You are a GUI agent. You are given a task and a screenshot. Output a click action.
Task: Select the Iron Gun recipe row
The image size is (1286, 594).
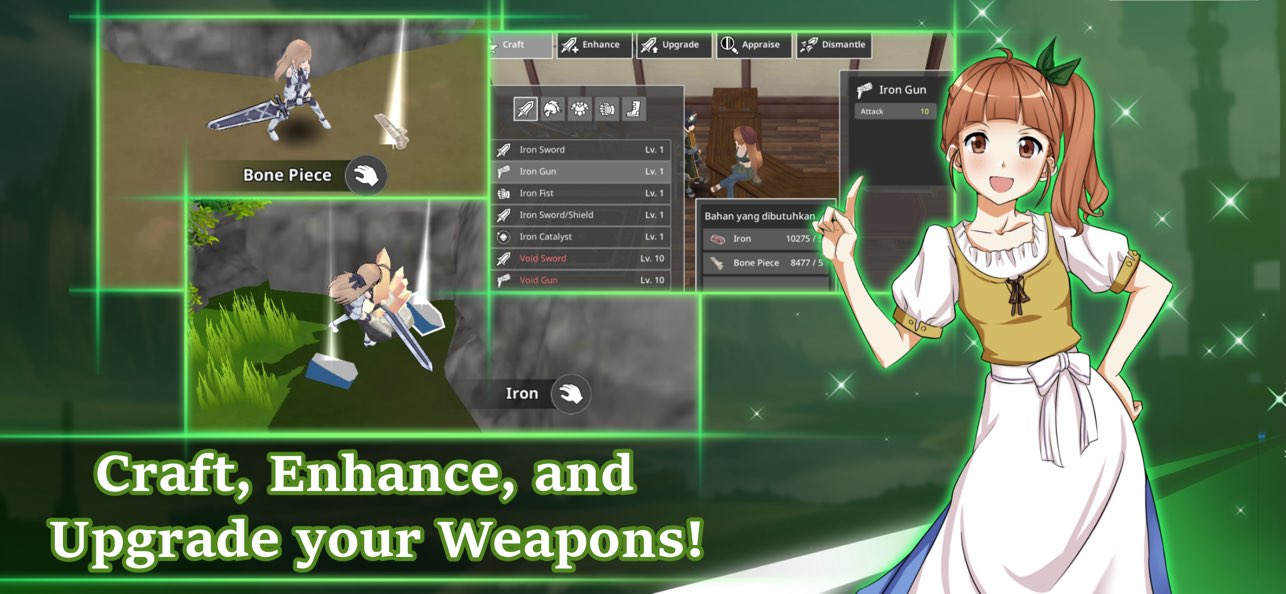(x=581, y=172)
